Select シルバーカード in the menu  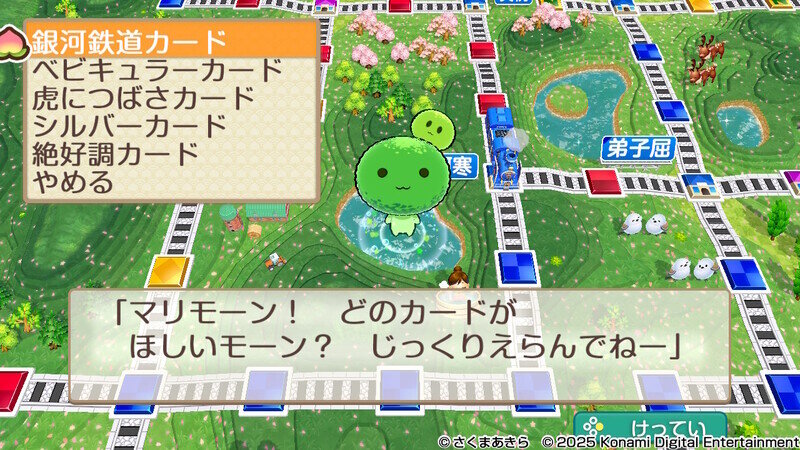click(x=130, y=126)
